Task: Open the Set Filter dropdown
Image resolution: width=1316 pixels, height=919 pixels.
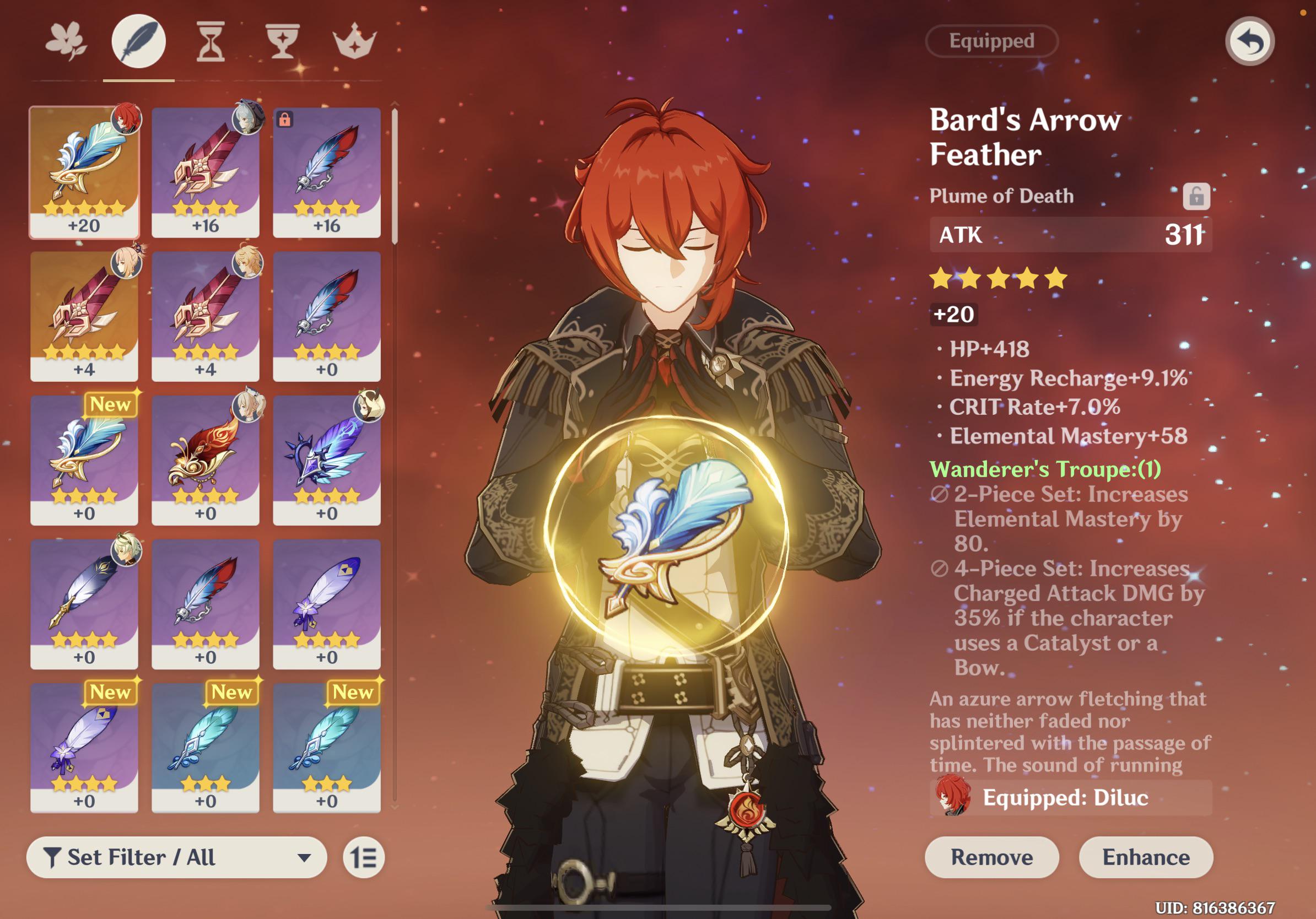Action: click(176, 857)
